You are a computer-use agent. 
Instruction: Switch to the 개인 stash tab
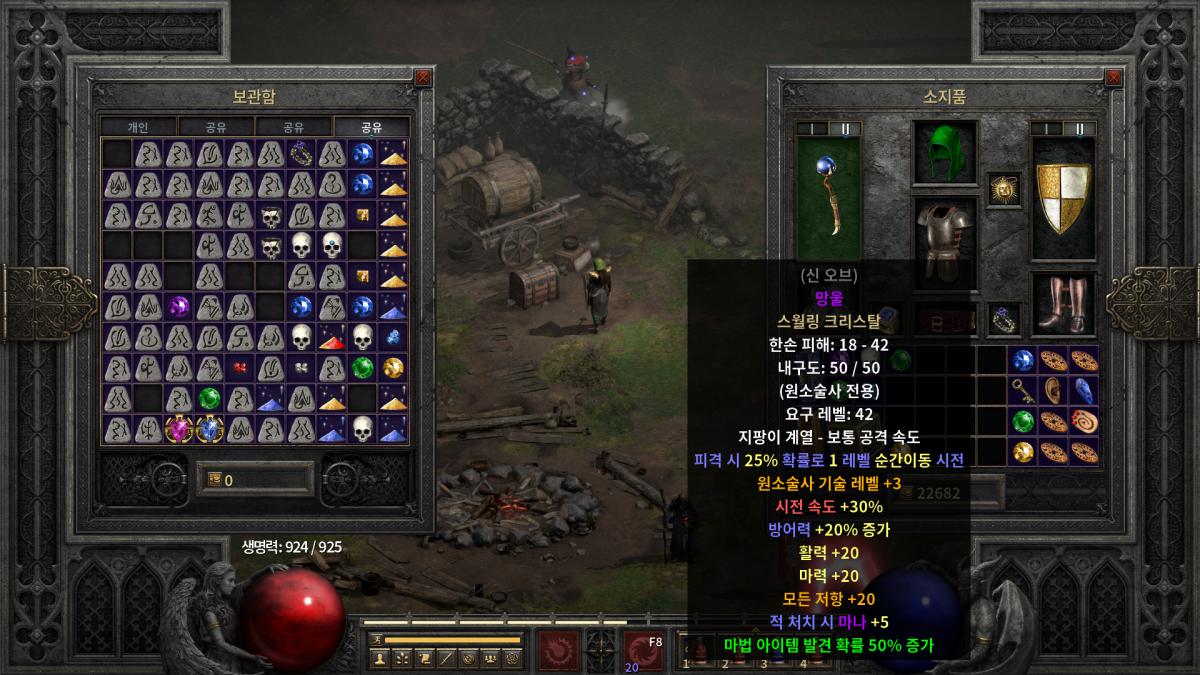[x=138, y=127]
